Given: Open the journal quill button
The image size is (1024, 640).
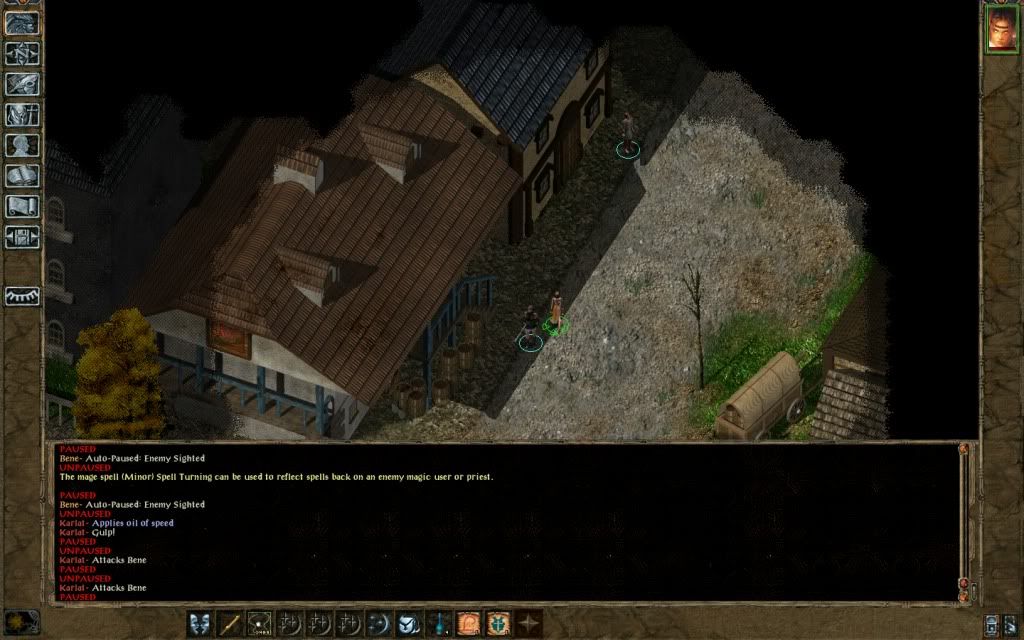Looking at the screenshot, I should (22, 84).
